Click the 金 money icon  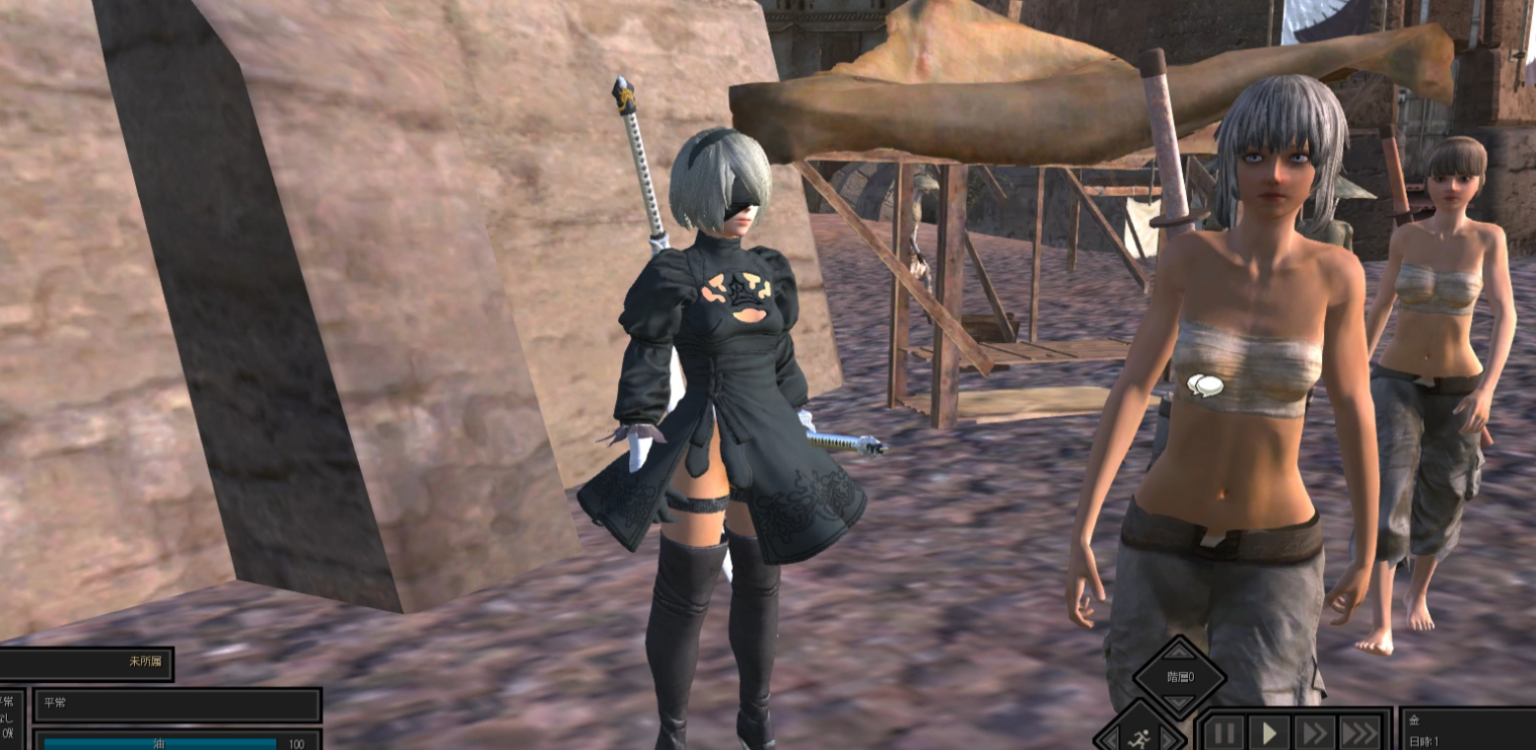pos(1415,721)
